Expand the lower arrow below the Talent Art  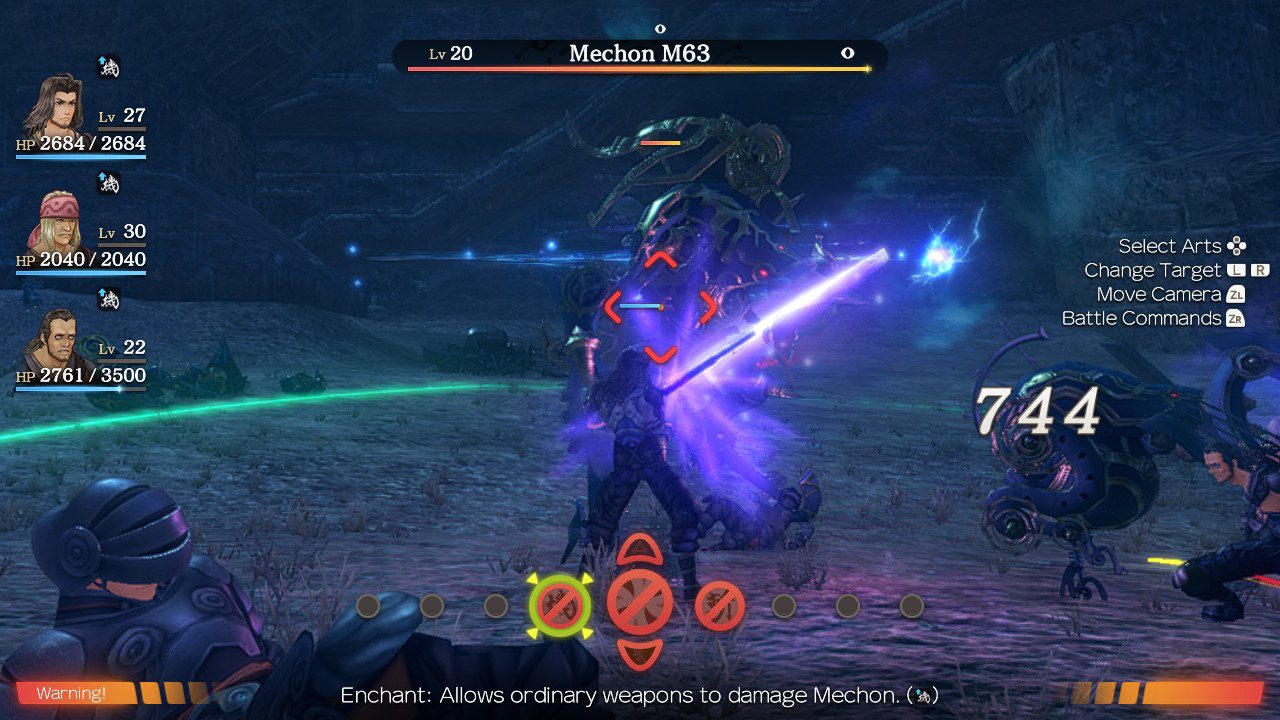[640, 655]
